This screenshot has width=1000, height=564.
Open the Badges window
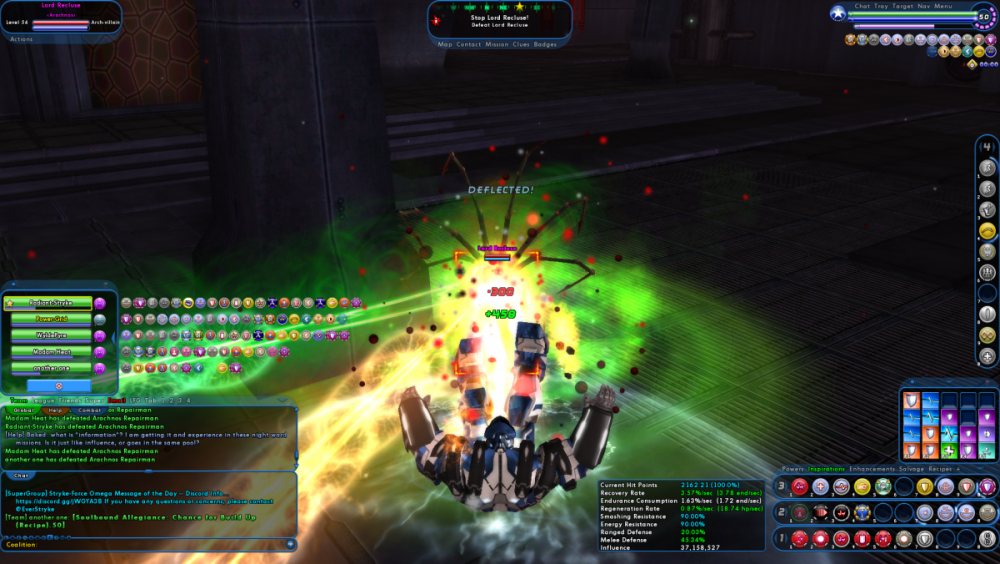[x=545, y=44]
